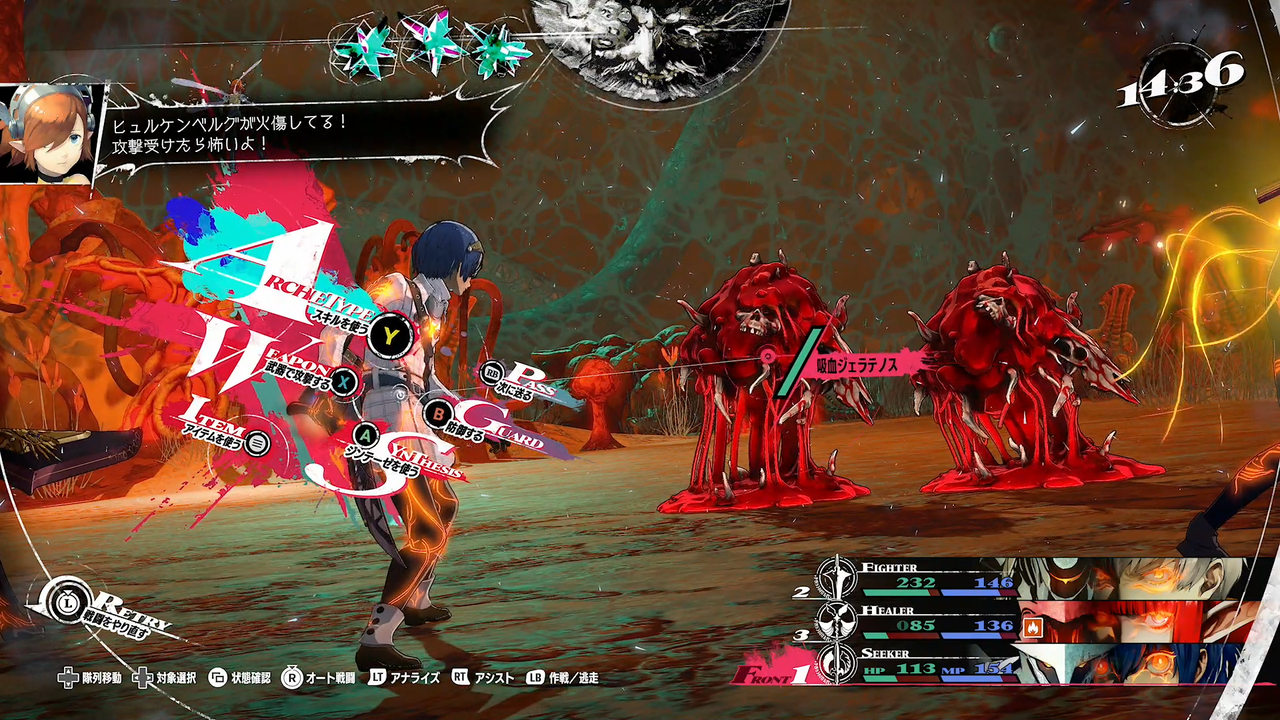This screenshot has width=1280, height=720.
Task: Choose the Pass command
Action: point(492,374)
